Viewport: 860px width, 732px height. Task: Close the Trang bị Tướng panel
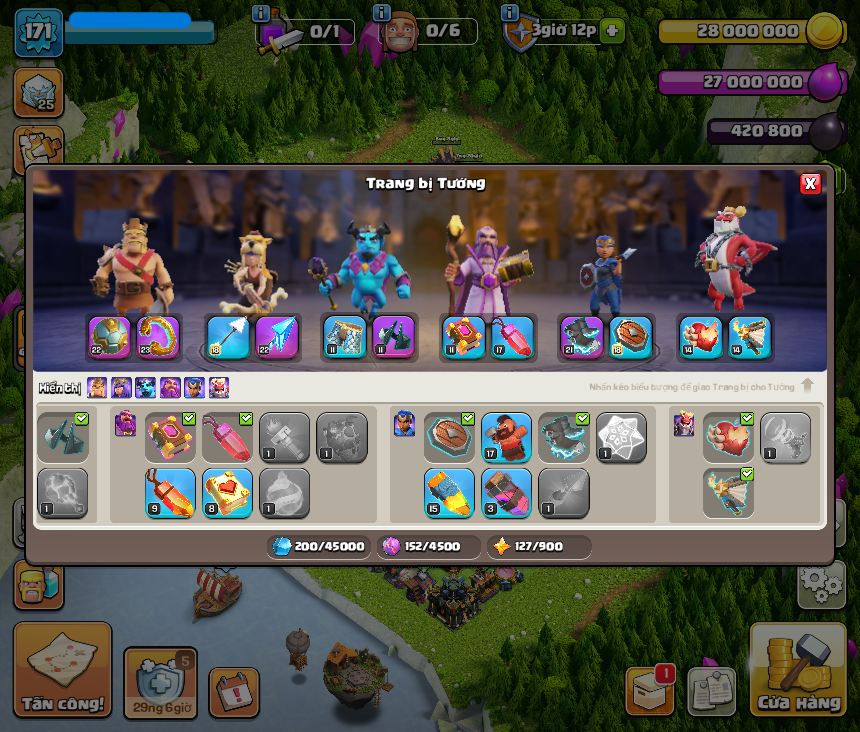point(810,183)
